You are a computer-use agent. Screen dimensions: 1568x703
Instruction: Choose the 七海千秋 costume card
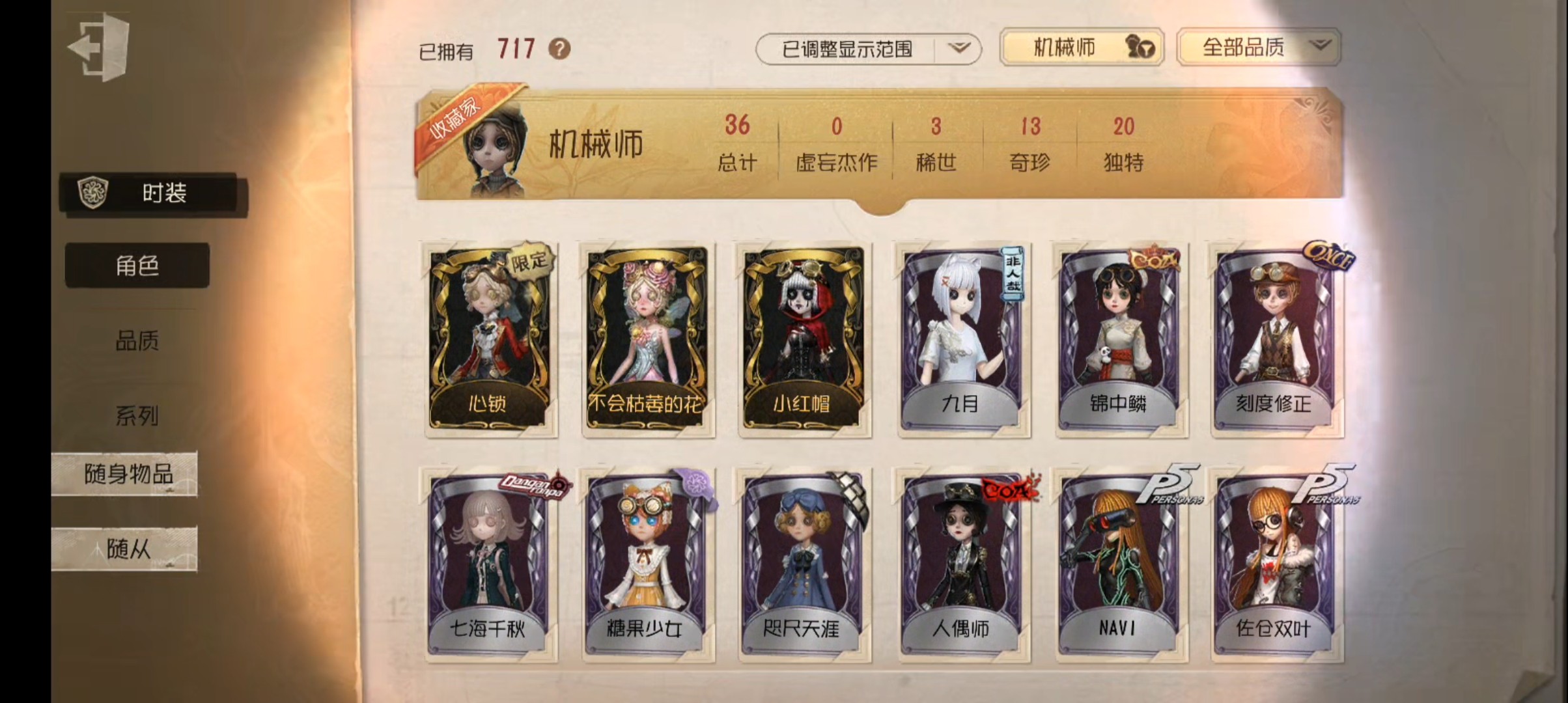point(488,563)
